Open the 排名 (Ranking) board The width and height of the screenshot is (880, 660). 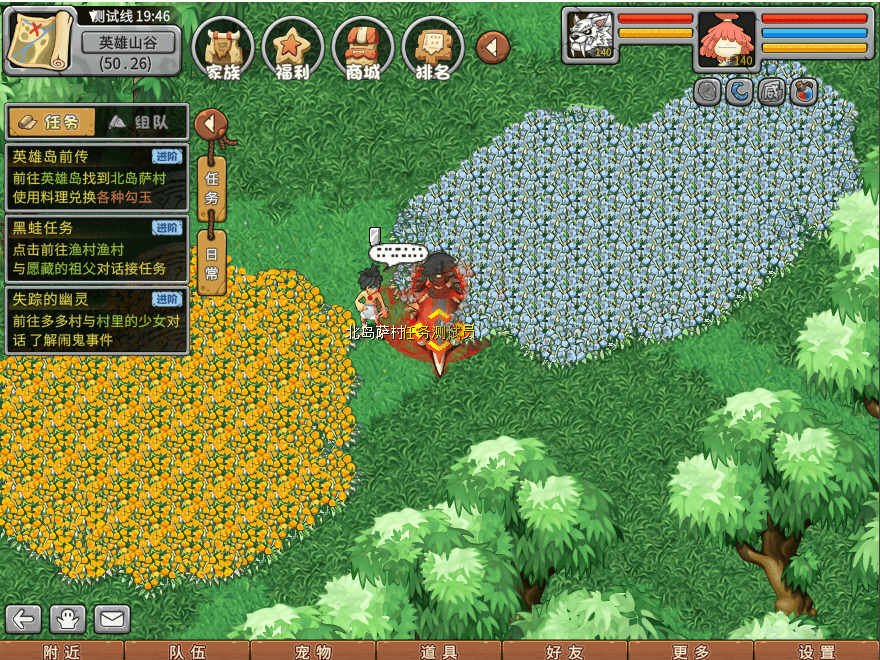click(x=433, y=47)
